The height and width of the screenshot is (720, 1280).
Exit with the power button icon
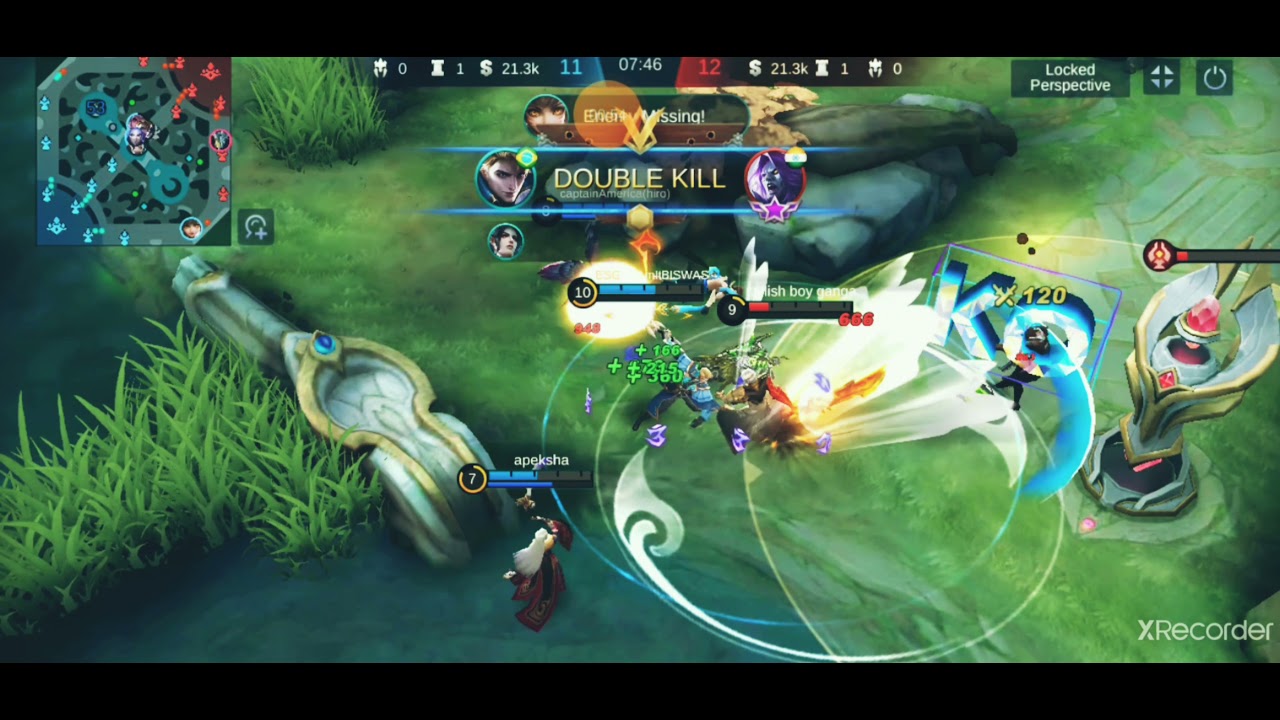[x=1215, y=78]
